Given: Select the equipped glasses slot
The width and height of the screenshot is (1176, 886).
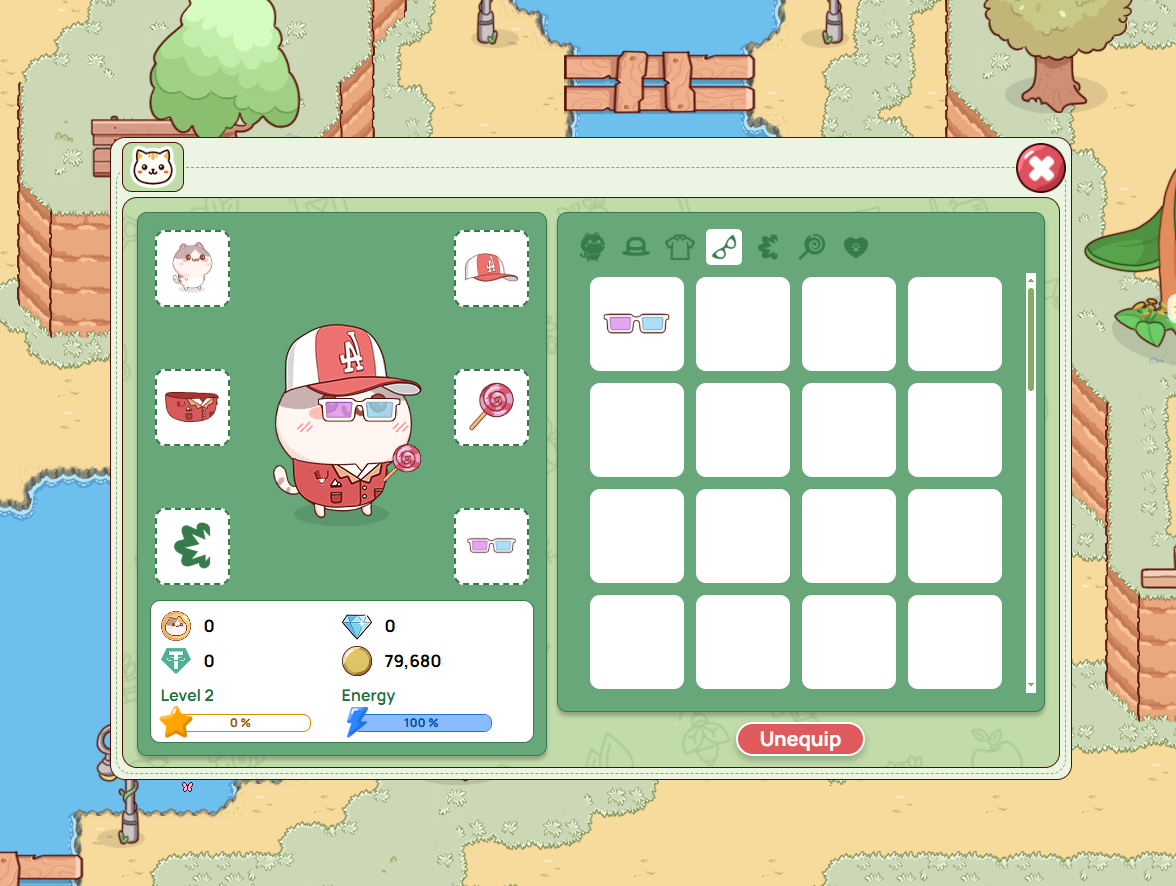Looking at the screenshot, I should point(491,546).
